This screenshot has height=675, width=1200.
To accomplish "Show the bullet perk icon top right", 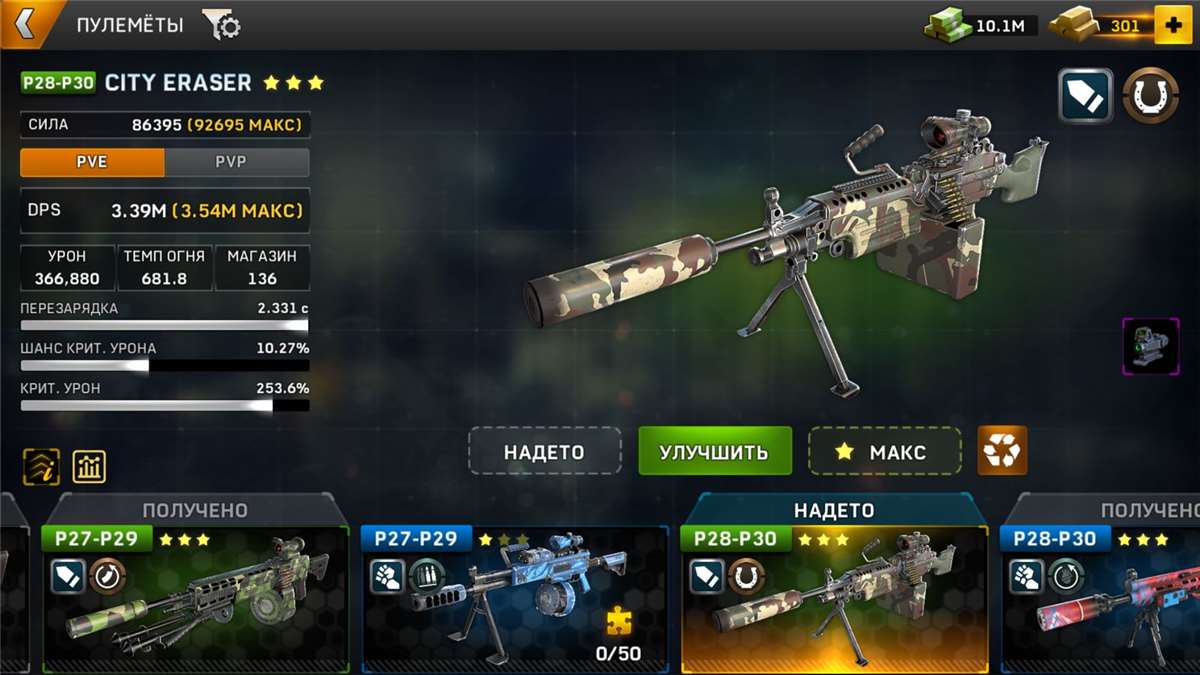I will pos(1086,96).
